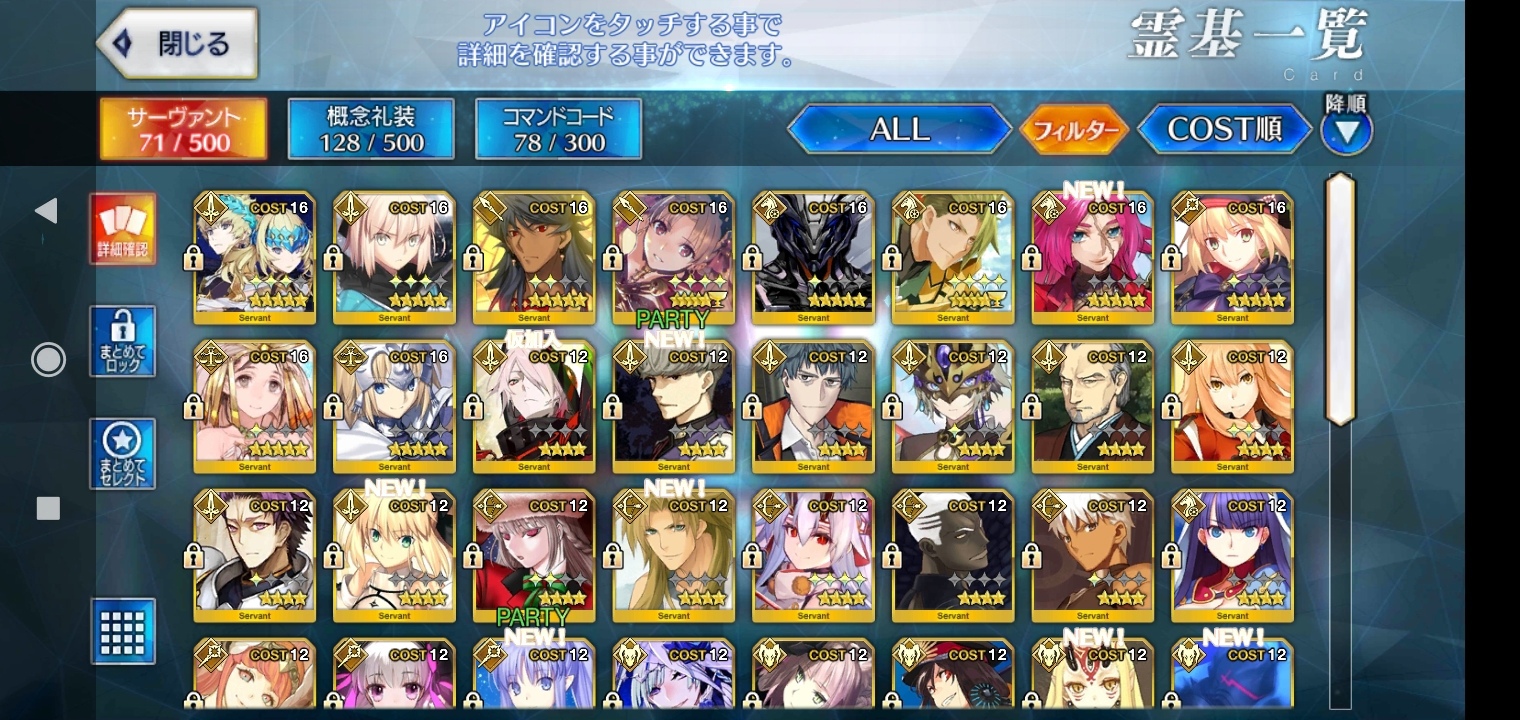Change the grid display size
The height and width of the screenshot is (720, 1520).
[123, 630]
